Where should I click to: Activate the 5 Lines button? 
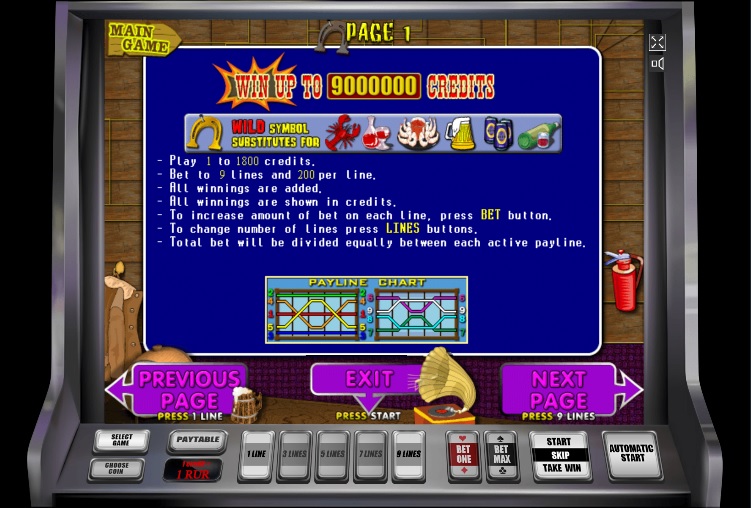point(333,455)
